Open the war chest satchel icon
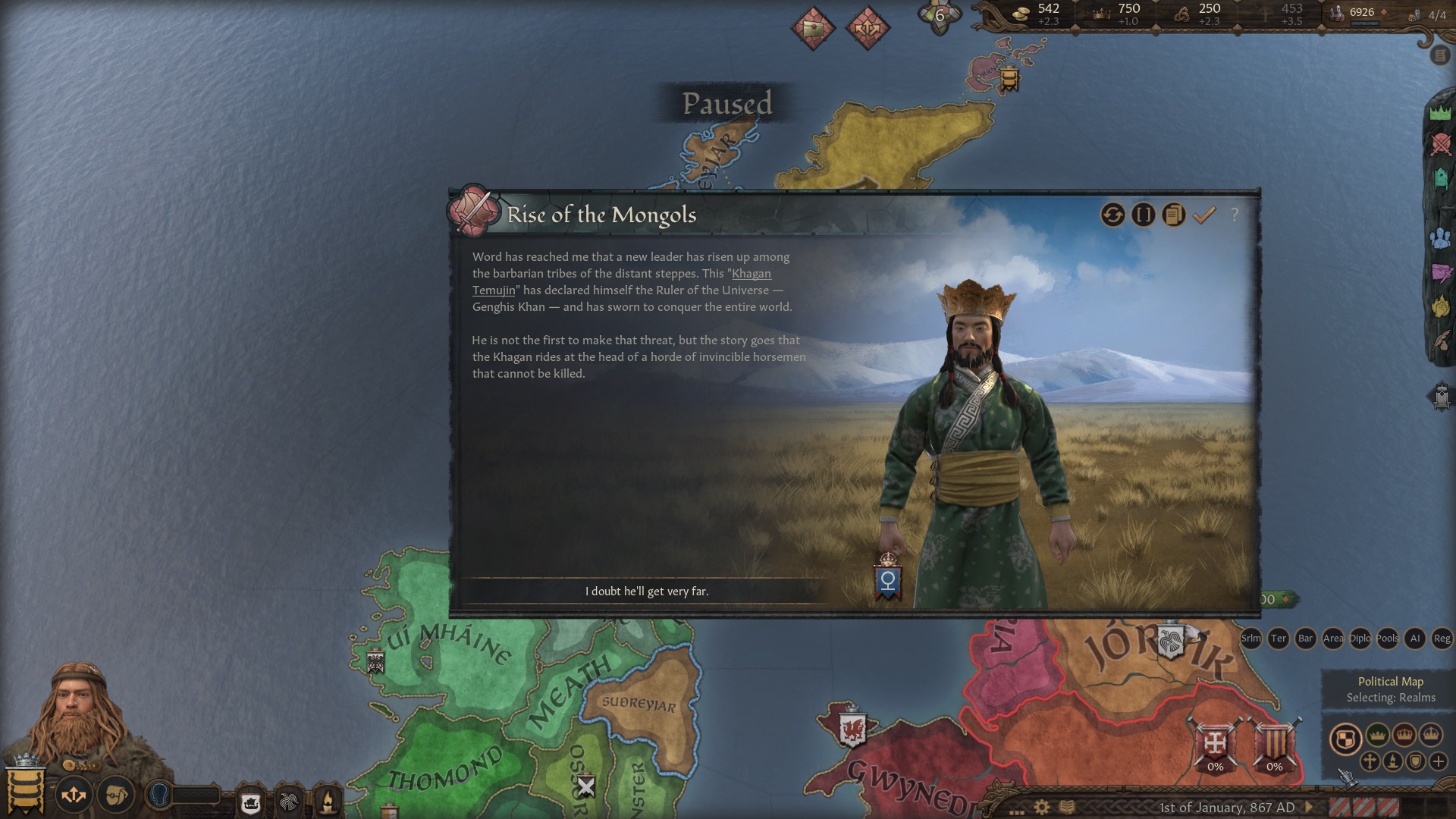Image resolution: width=1456 pixels, height=819 pixels. pos(115,794)
